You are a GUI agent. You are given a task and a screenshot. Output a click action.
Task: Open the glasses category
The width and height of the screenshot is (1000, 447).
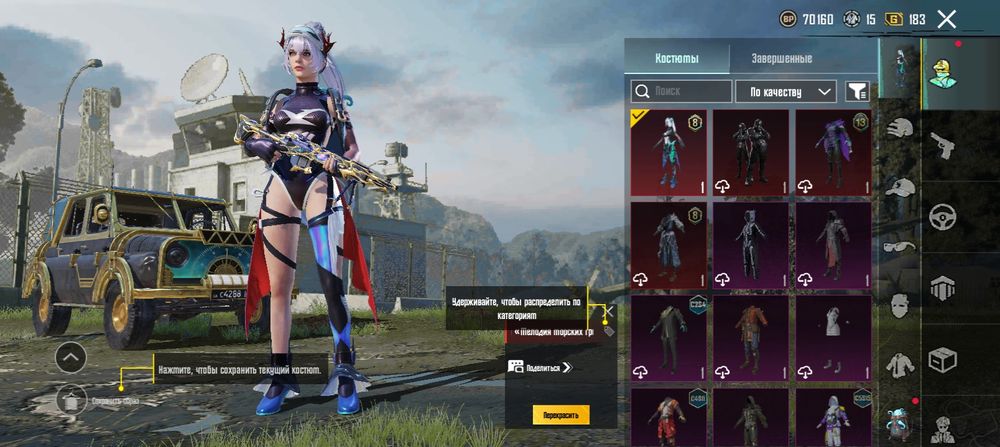(x=900, y=247)
